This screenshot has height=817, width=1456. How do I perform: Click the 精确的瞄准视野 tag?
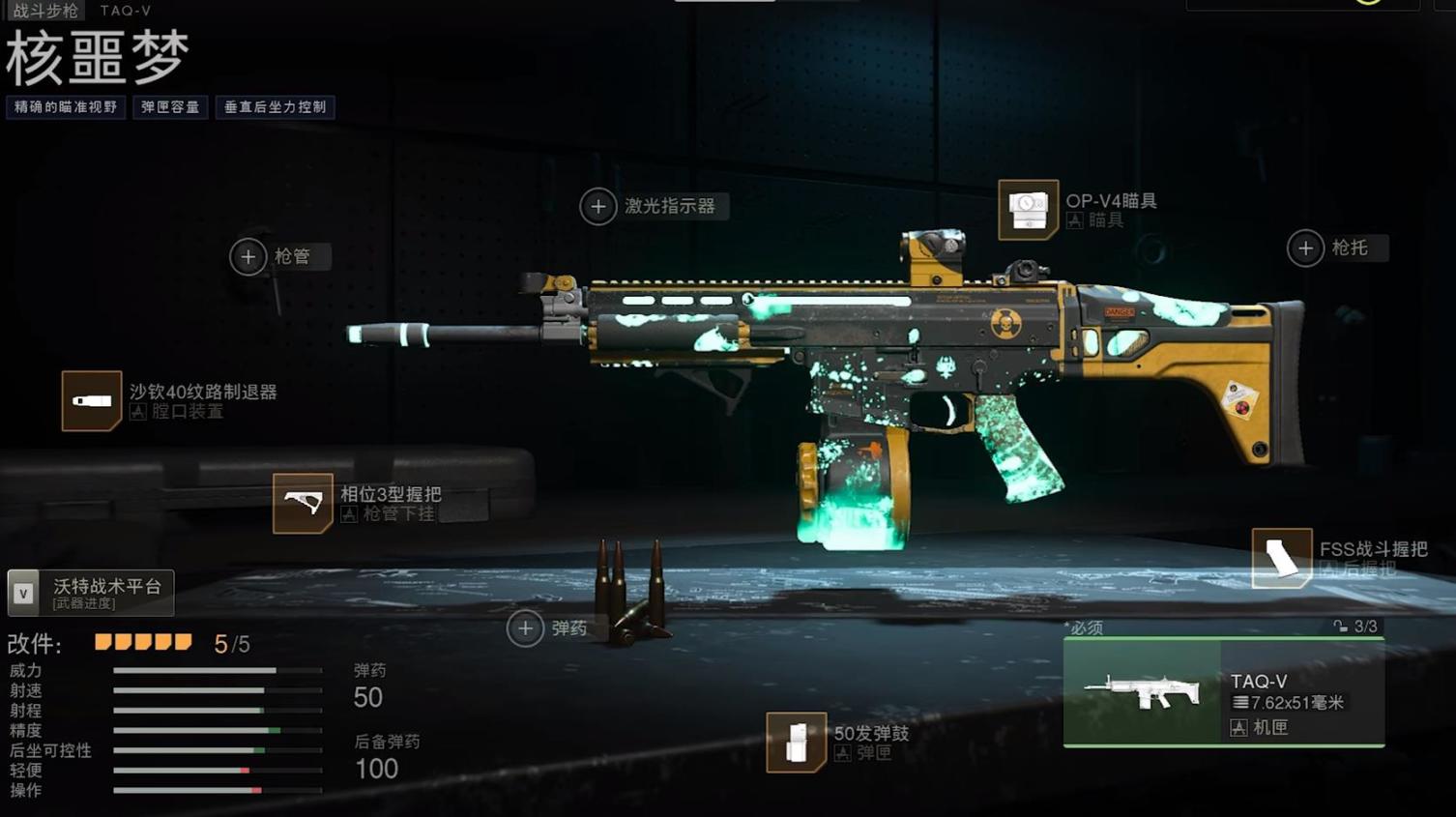pyautogui.click(x=66, y=107)
